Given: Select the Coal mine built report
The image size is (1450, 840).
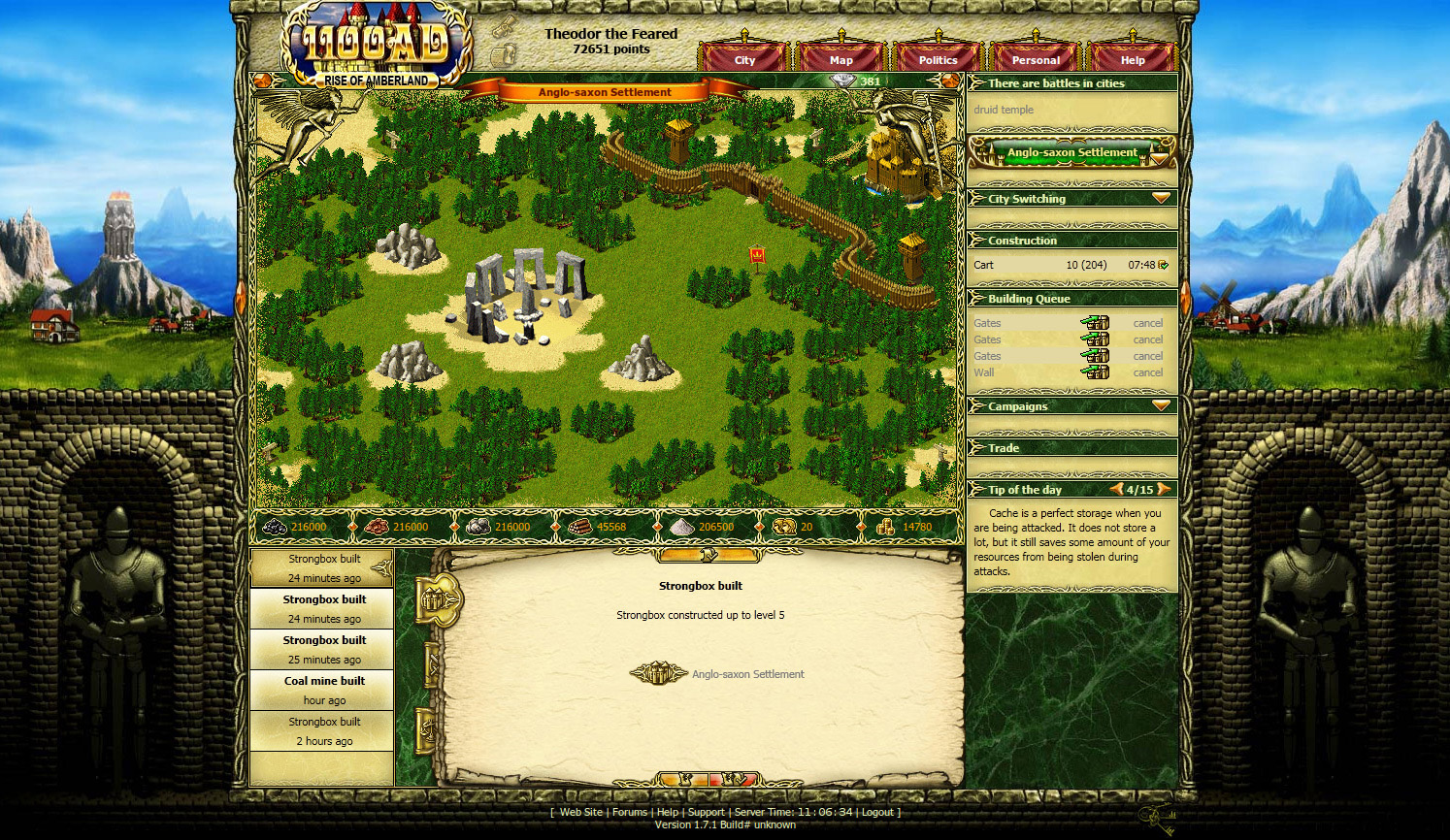Looking at the screenshot, I should 324,690.
